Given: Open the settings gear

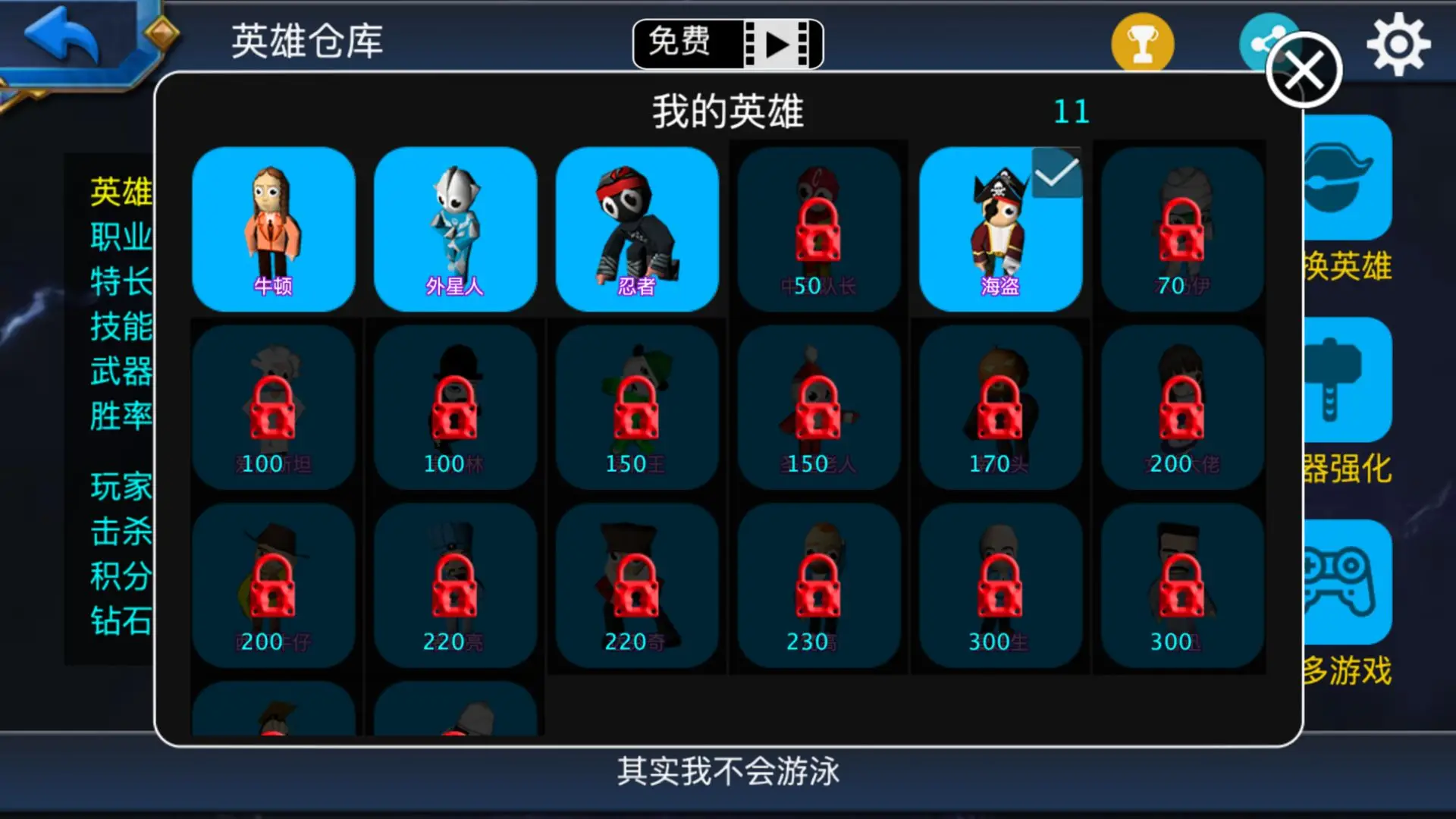Looking at the screenshot, I should tap(1398, 43).
